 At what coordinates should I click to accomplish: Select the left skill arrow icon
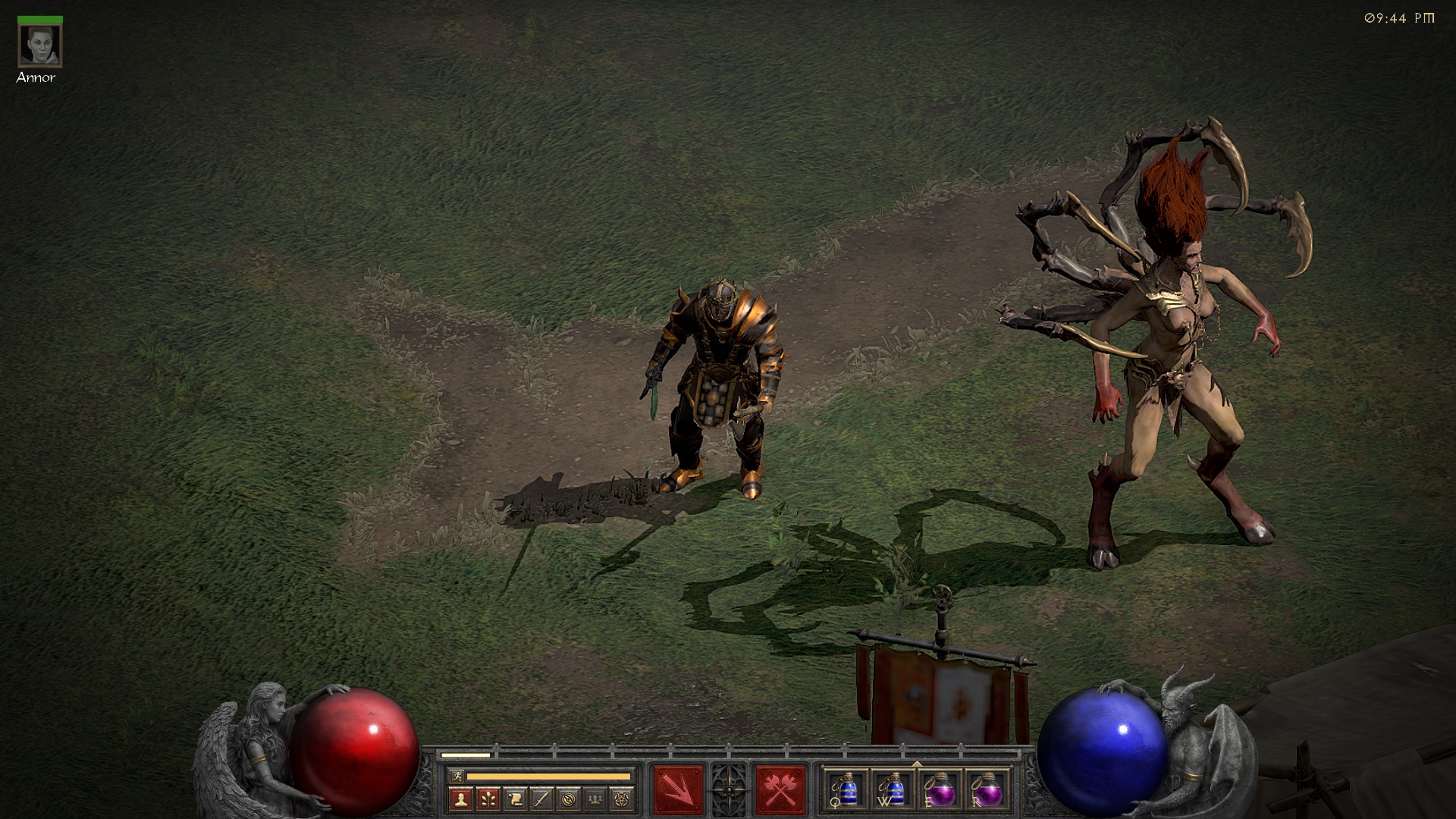678,789
